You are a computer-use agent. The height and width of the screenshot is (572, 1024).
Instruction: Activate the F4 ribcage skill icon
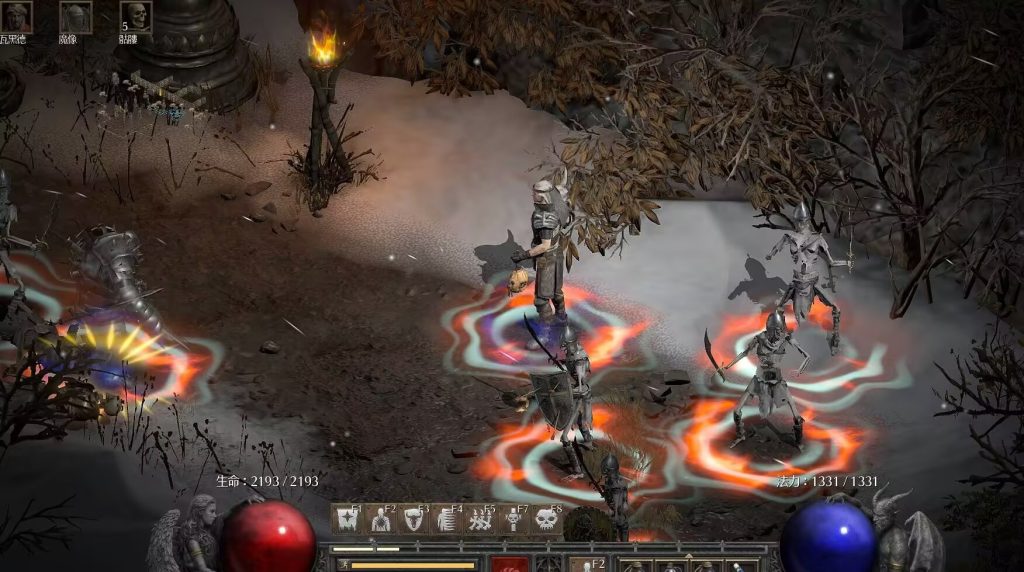pyautogui.click(x=446, y=519)
